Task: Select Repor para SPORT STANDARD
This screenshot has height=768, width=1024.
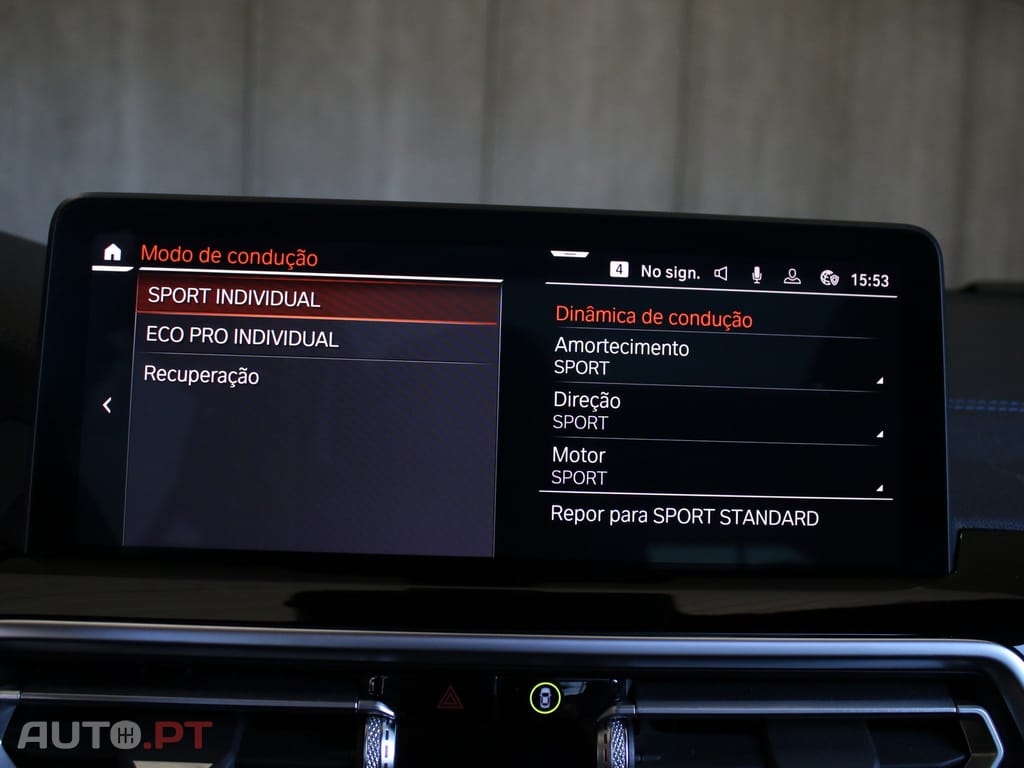Action: point(685,517)
